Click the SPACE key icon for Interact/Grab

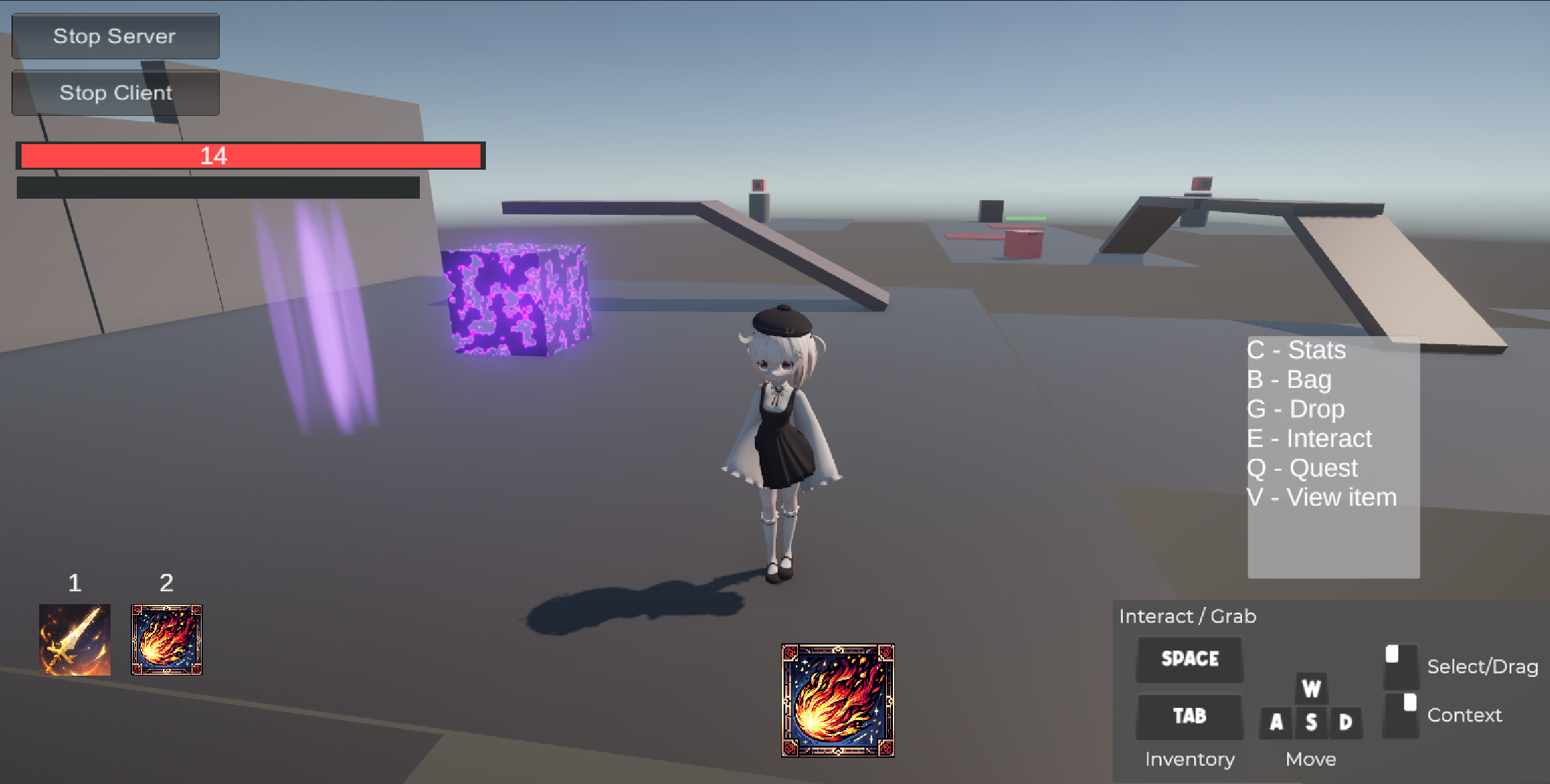[x=1189, y=659]
